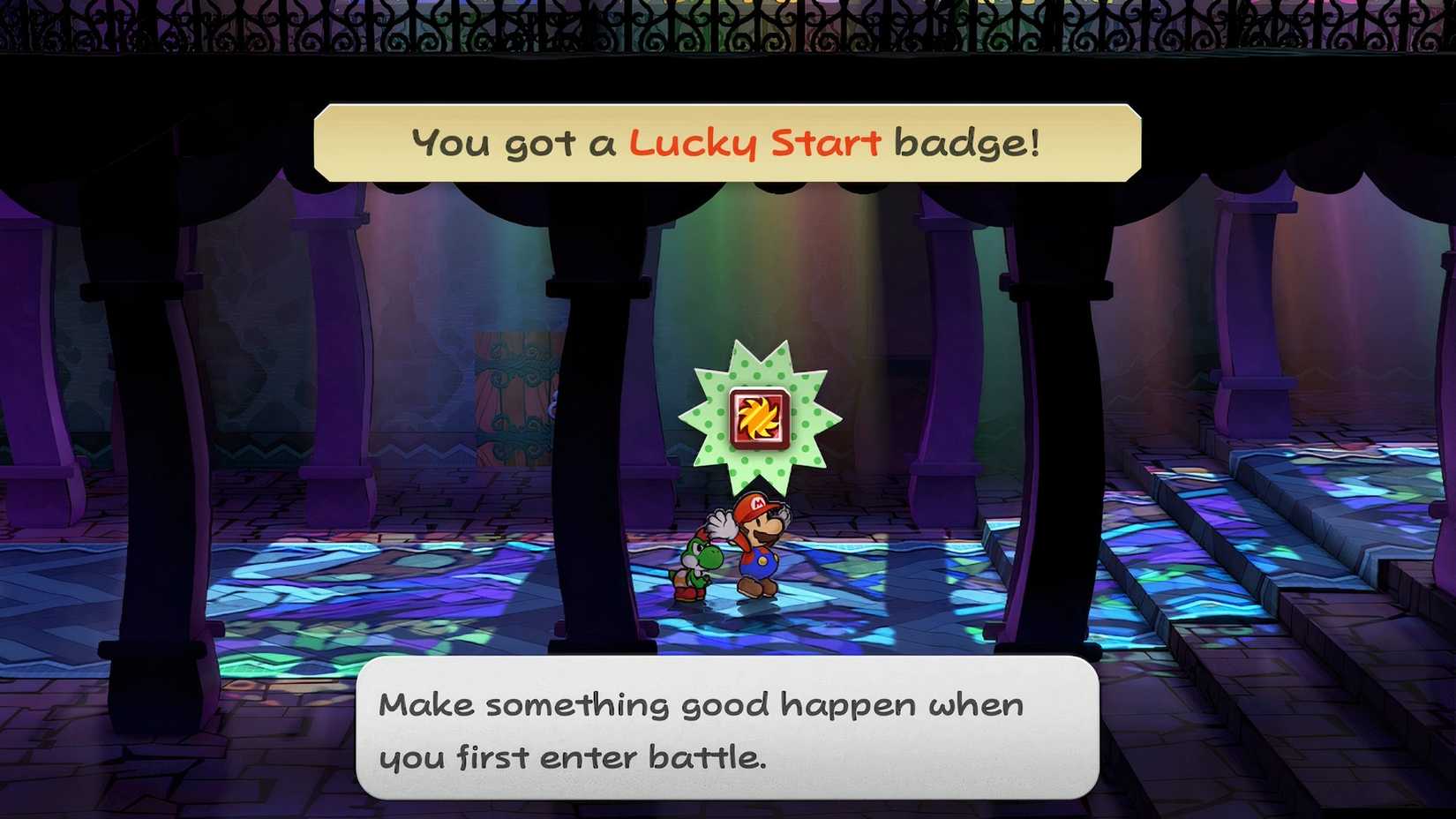Click the phrase 'you first enter battle'

click(x=574, y=756)
